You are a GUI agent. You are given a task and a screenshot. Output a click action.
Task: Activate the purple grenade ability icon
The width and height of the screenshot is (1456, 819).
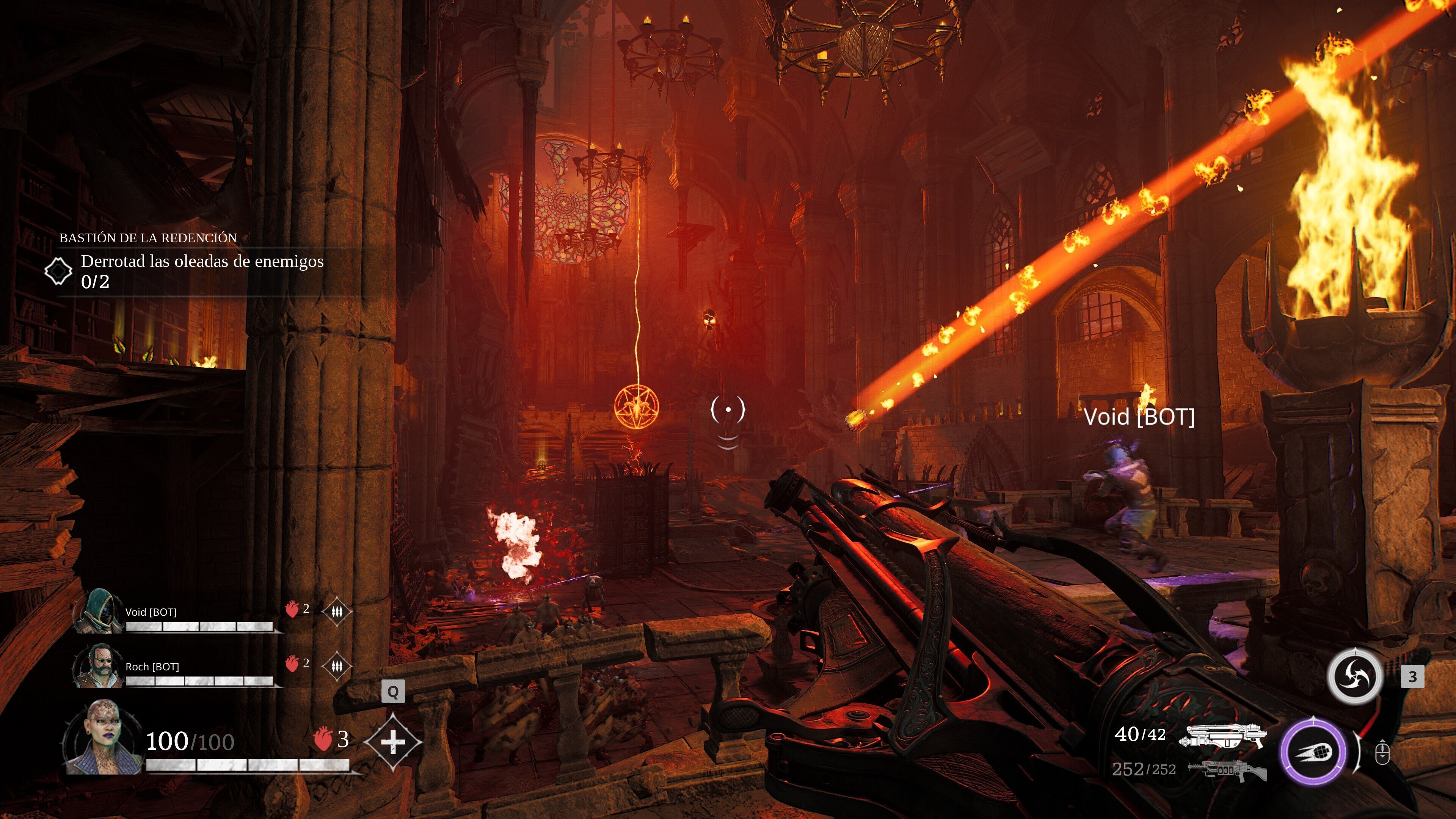coord(1313,752)
